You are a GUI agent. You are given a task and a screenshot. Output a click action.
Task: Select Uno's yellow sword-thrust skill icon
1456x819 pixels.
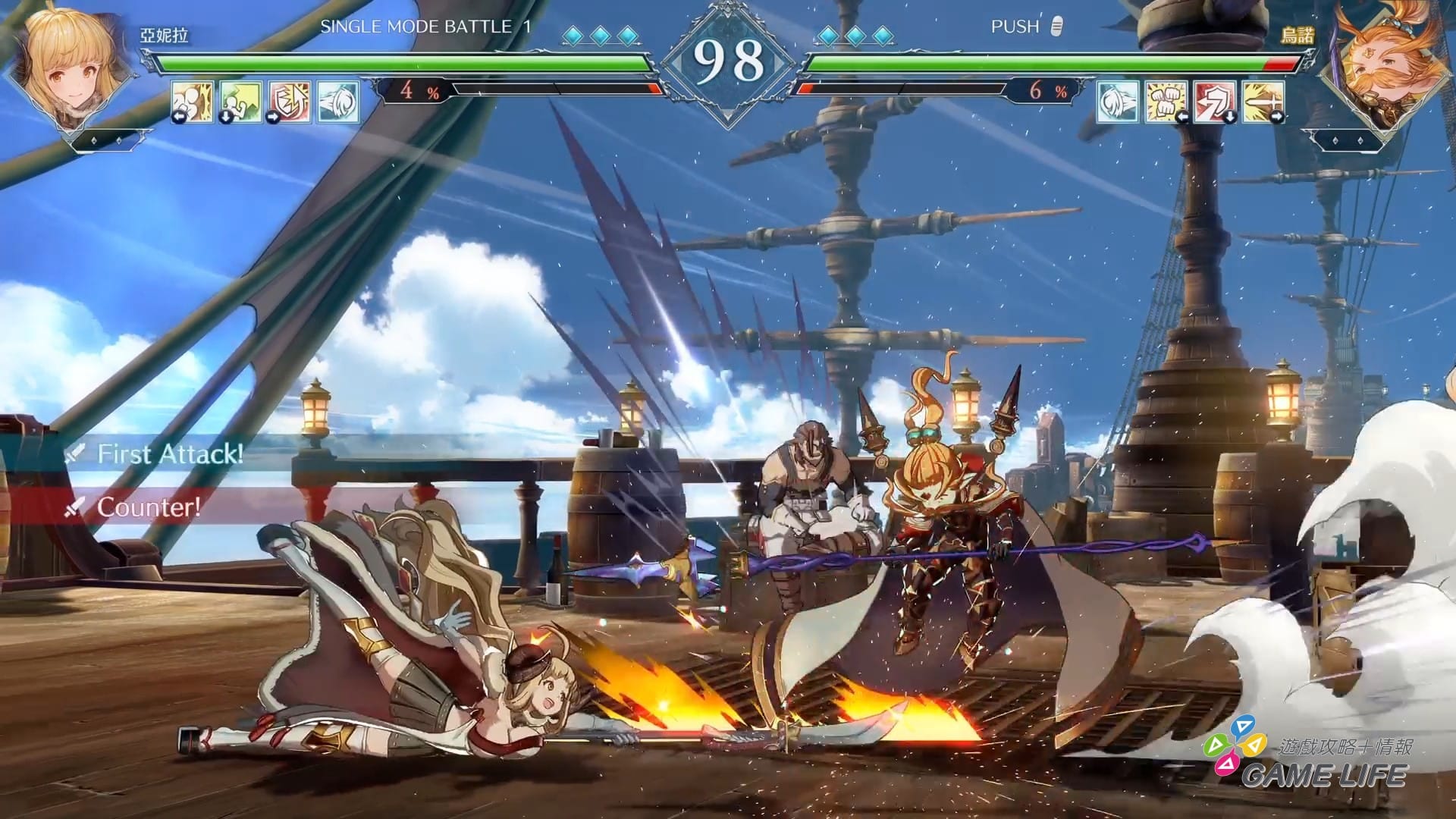click(x=1263, y=102)
